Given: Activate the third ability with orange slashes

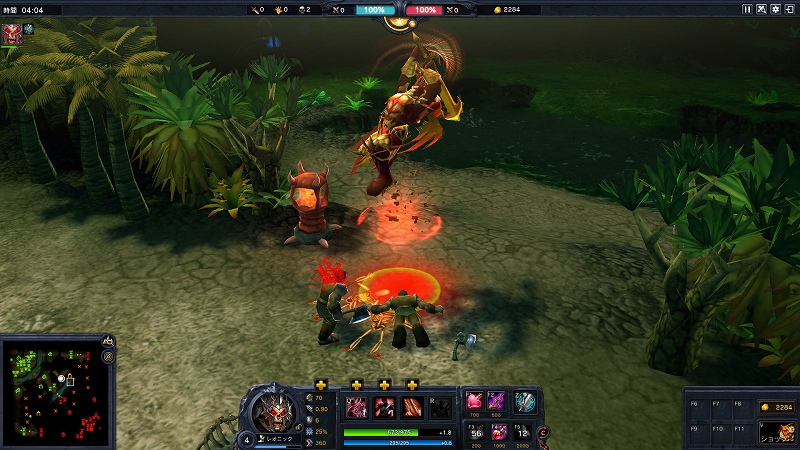Looking at the screenshot, I should pyautogui.click(x=411, y=408).
